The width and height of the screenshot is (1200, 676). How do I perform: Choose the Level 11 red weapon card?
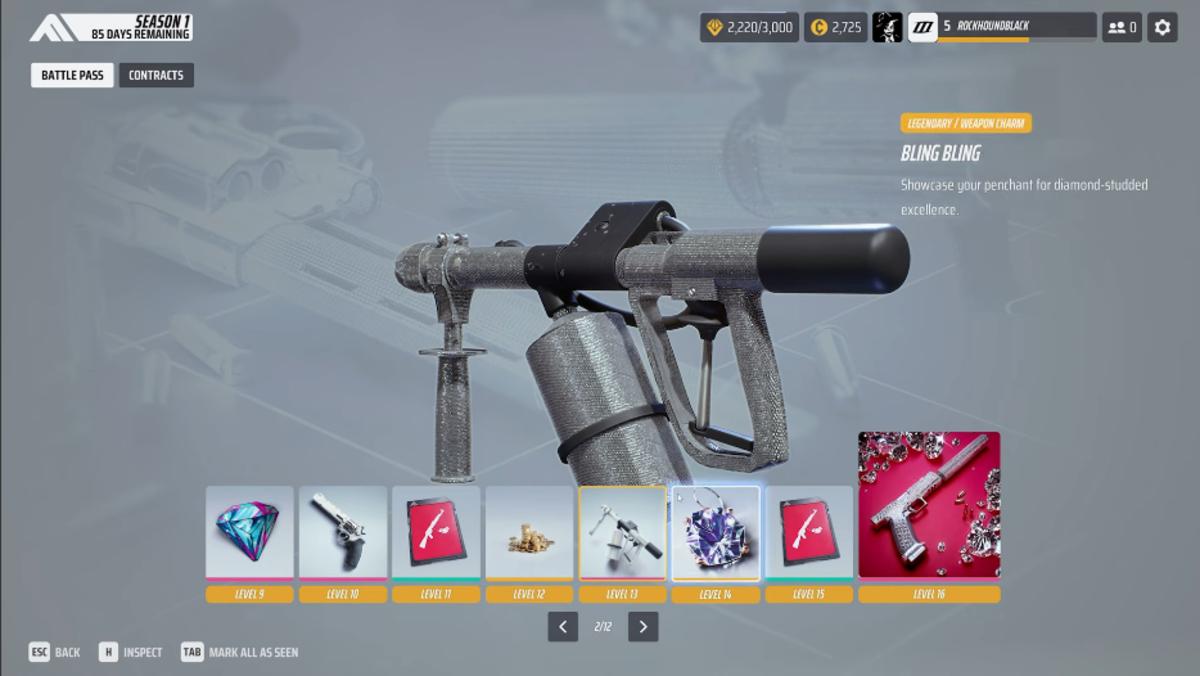point(436,533)
